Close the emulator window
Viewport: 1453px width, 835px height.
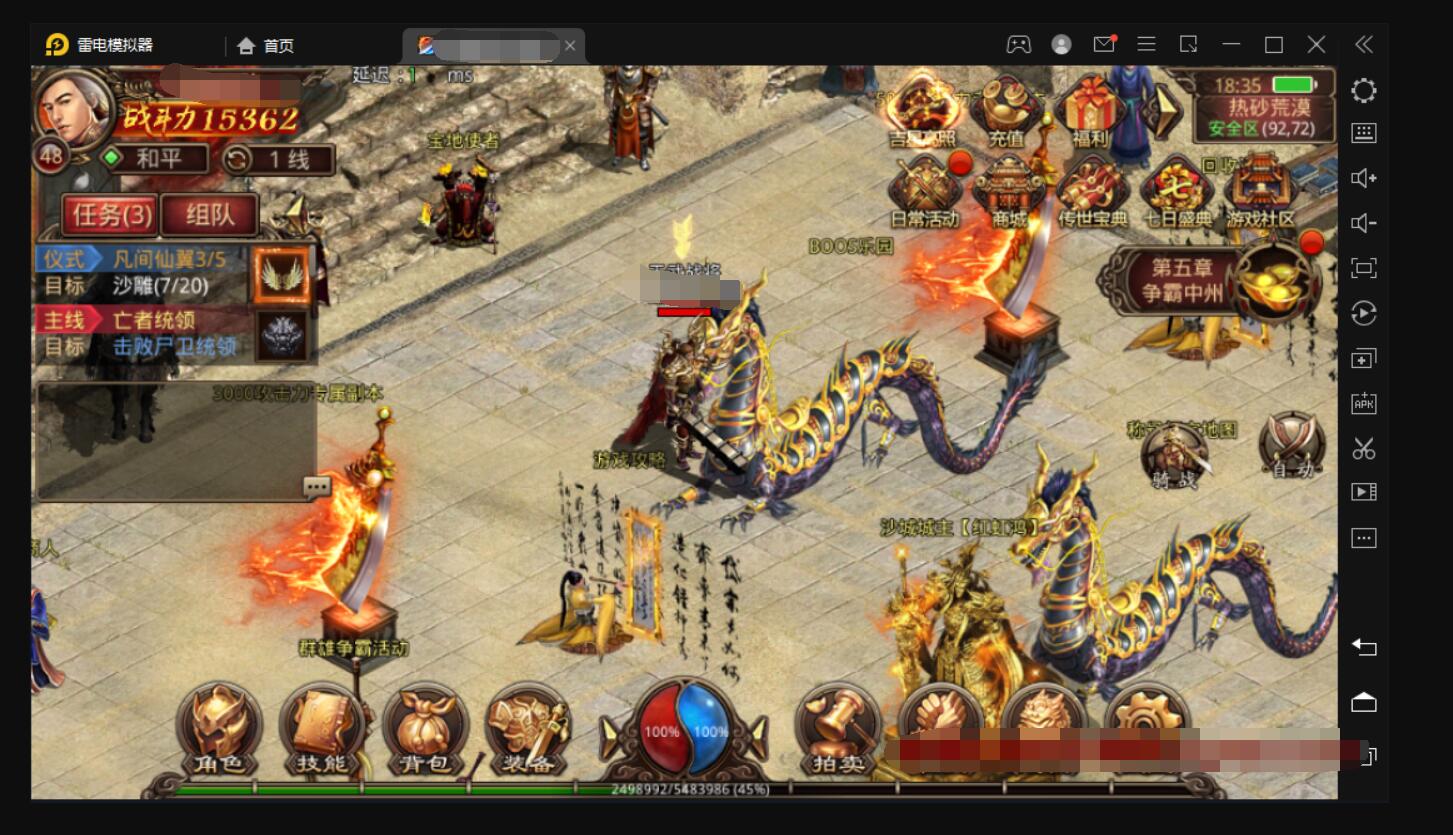click(1316, 45)
